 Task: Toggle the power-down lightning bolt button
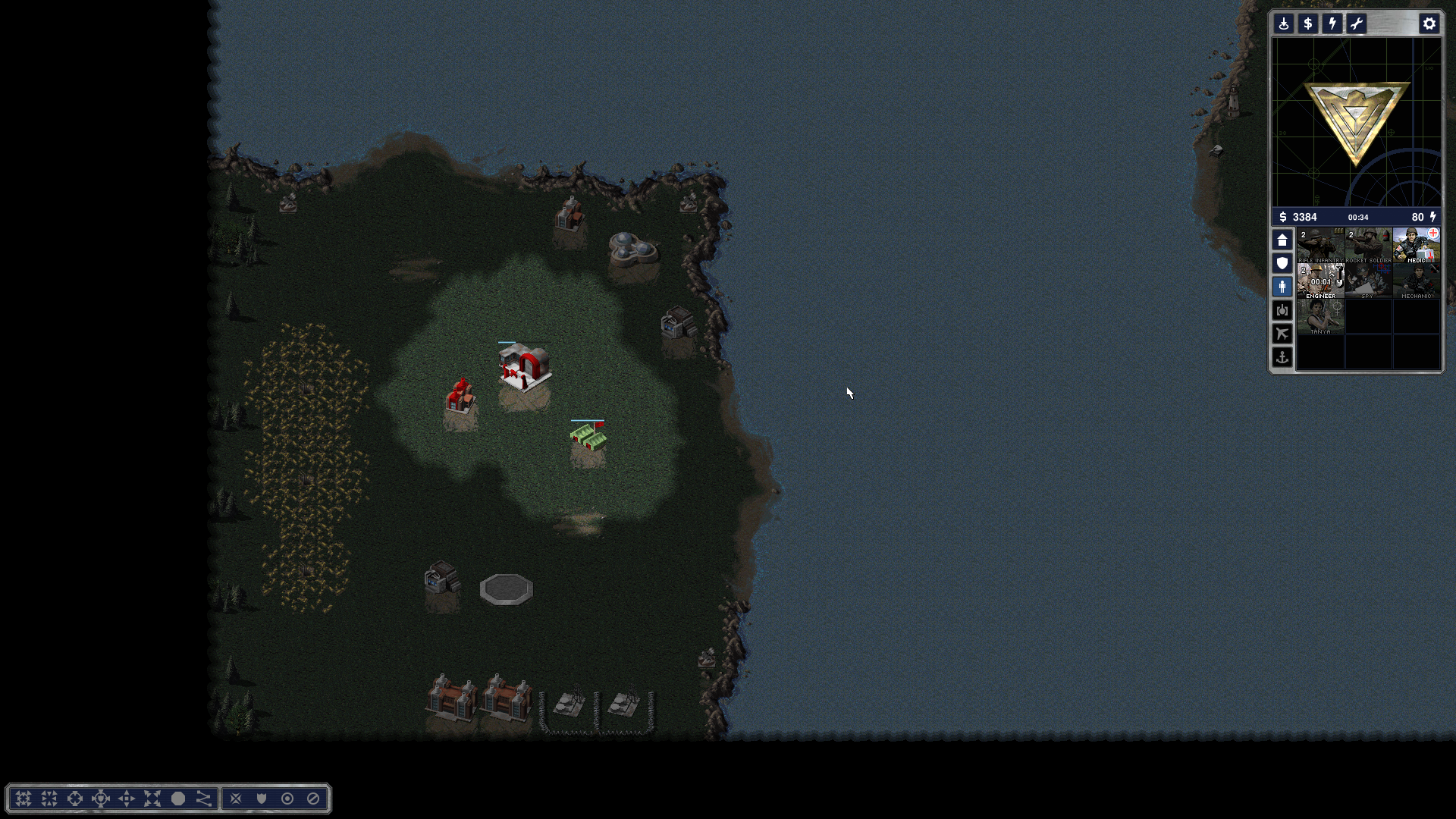[1332, 24]
